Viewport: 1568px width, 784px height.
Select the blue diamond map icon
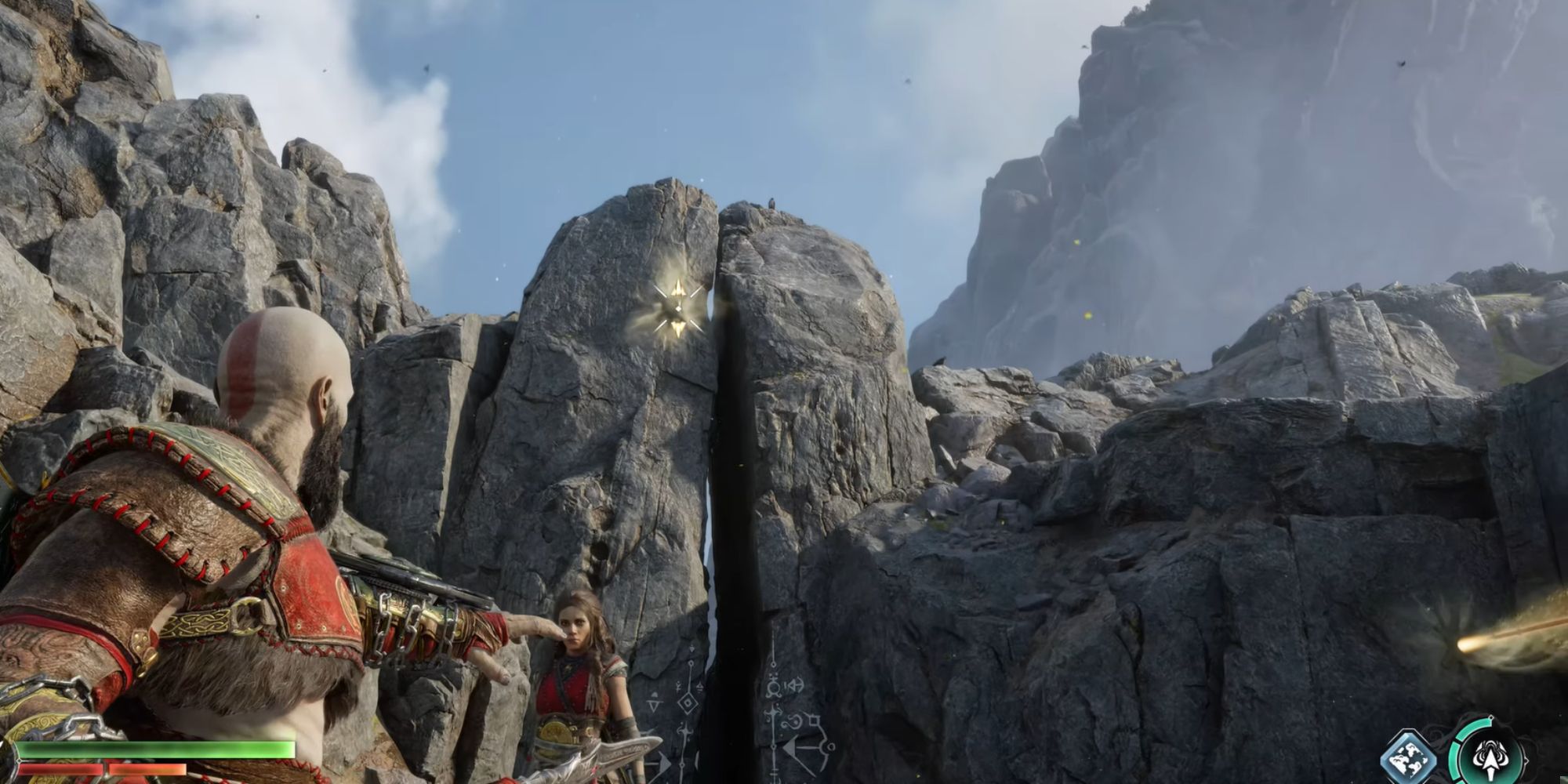click(1407, 754)
